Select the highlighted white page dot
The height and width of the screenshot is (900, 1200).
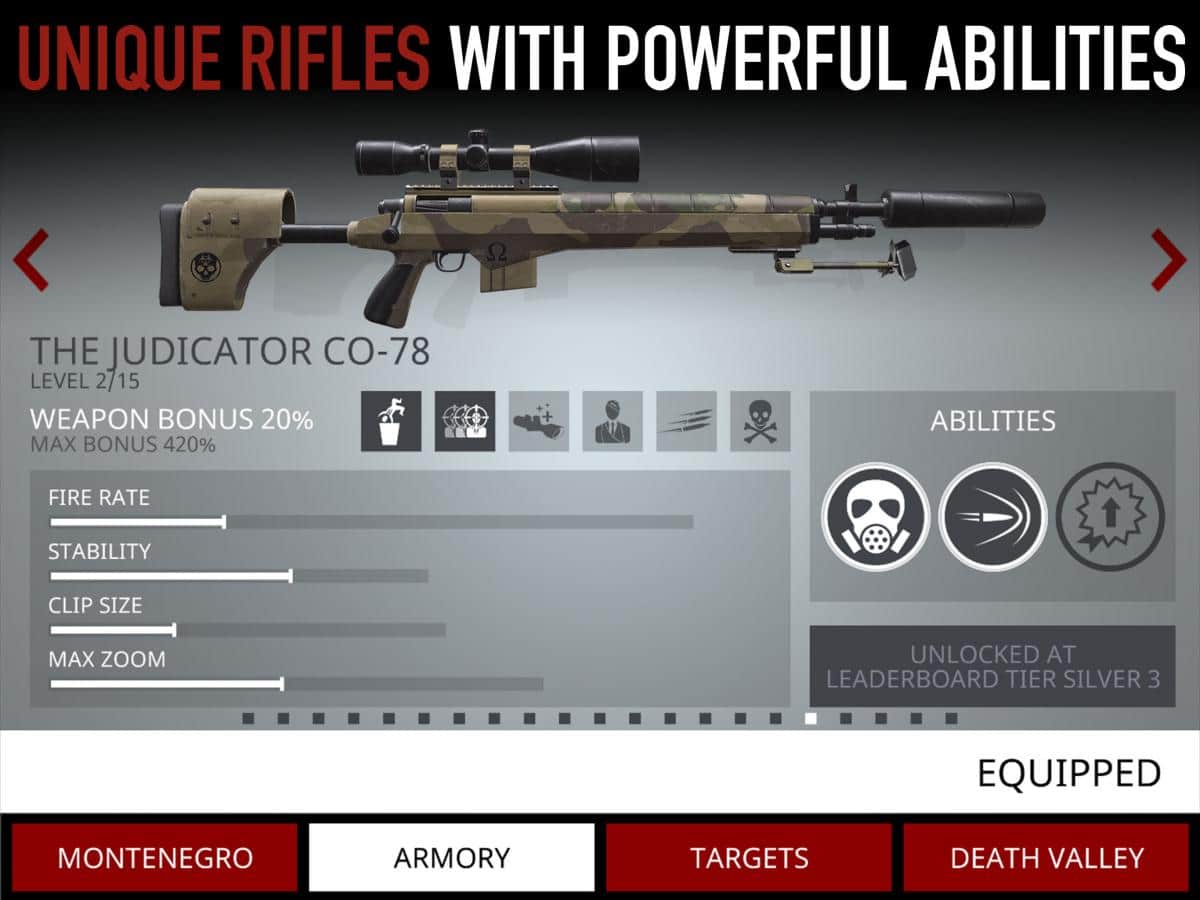810,718
